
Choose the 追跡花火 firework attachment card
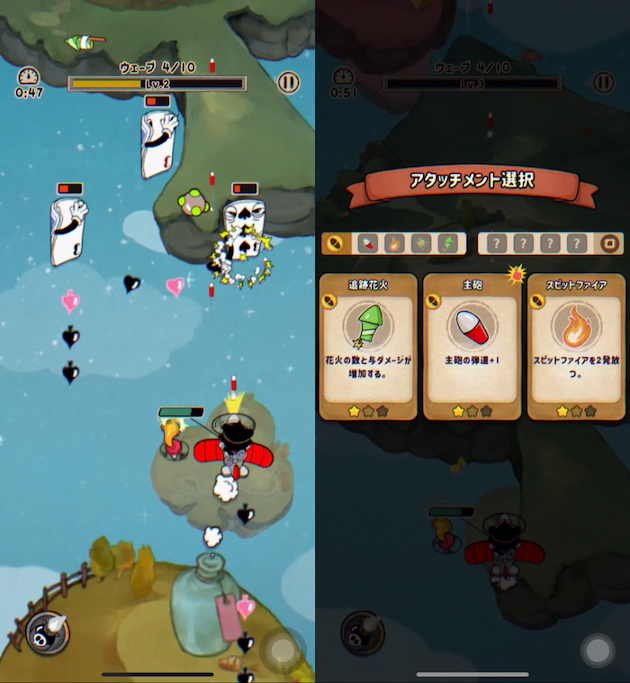(x=368, y=345)
